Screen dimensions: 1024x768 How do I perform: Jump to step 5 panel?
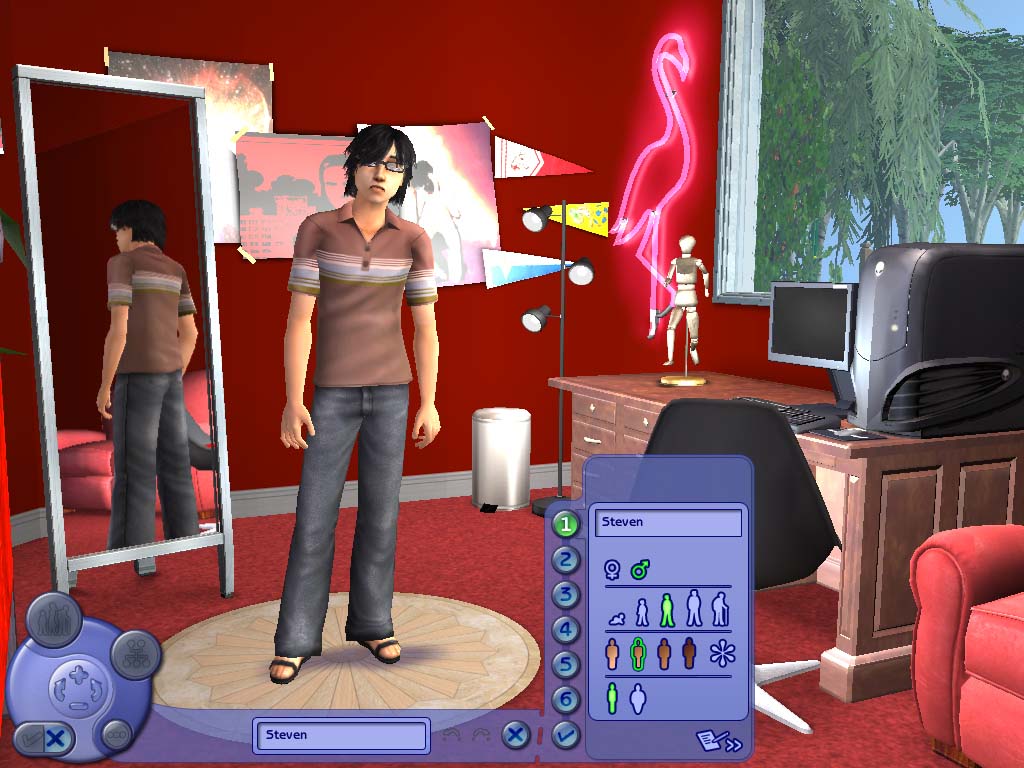(x=567, y=665)
